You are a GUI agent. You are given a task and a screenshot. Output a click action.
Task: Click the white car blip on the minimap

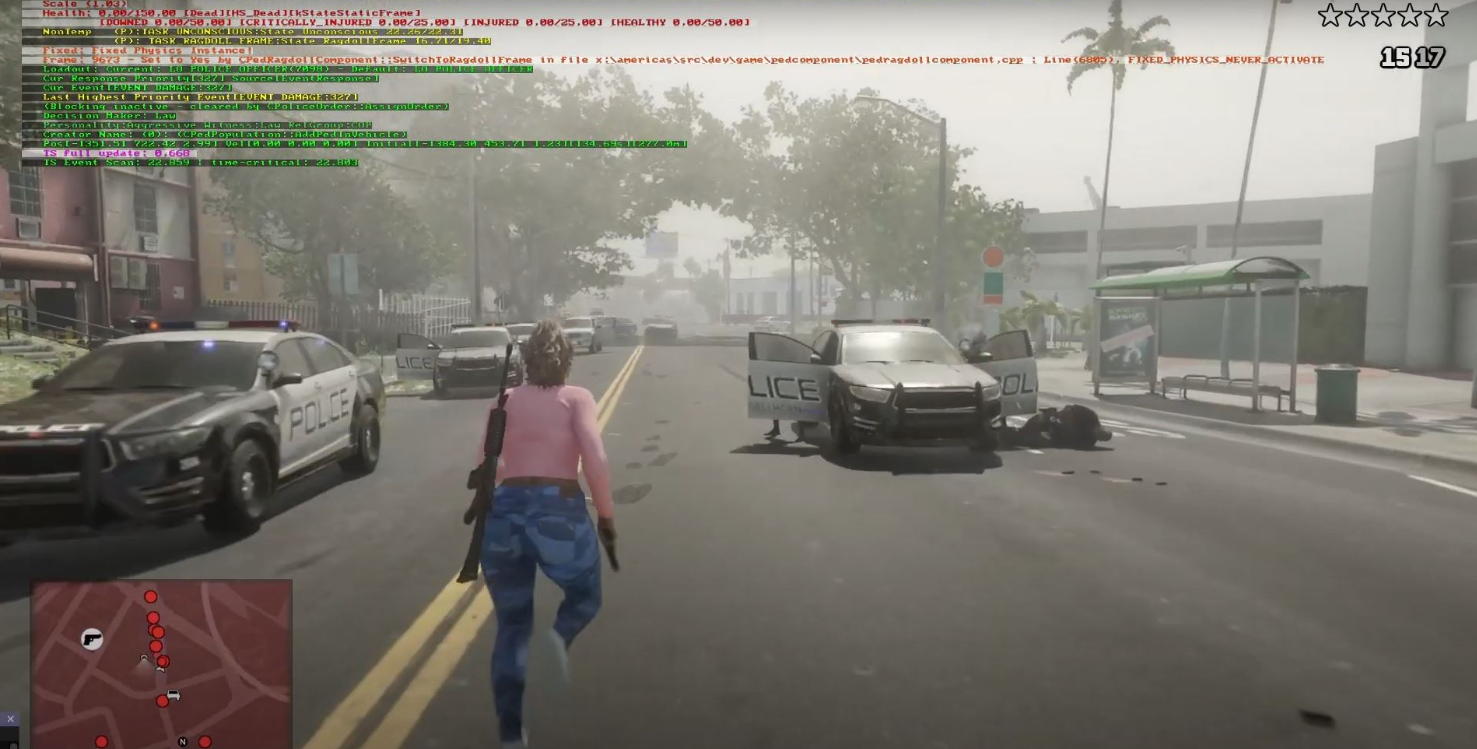point(173,694)
